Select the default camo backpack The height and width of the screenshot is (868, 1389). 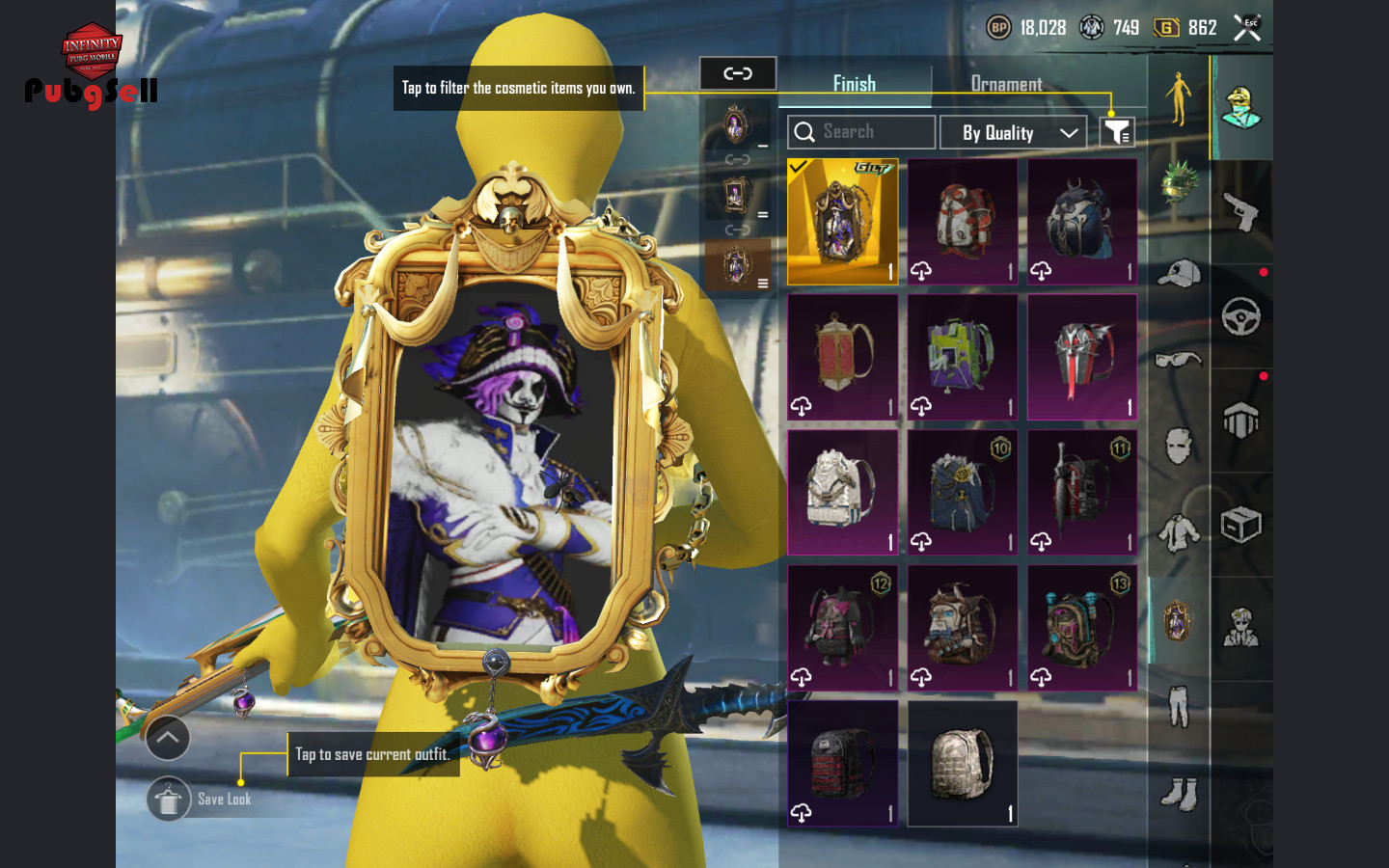(962, 763)
